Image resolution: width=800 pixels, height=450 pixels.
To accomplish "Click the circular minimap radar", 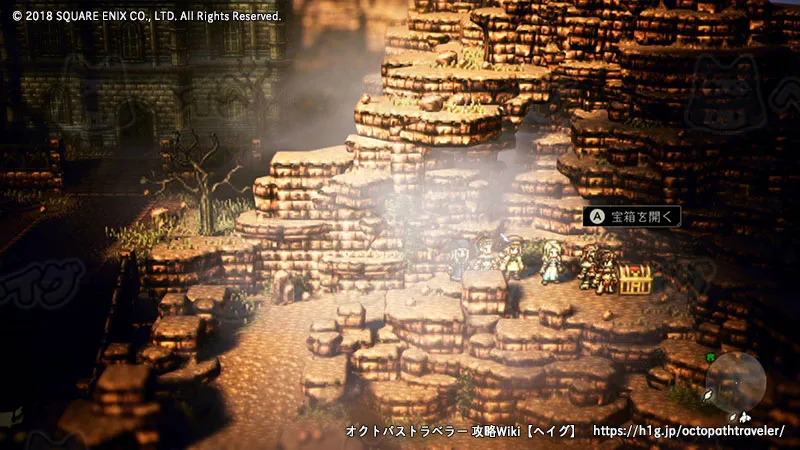I will [x=735, y=382].
